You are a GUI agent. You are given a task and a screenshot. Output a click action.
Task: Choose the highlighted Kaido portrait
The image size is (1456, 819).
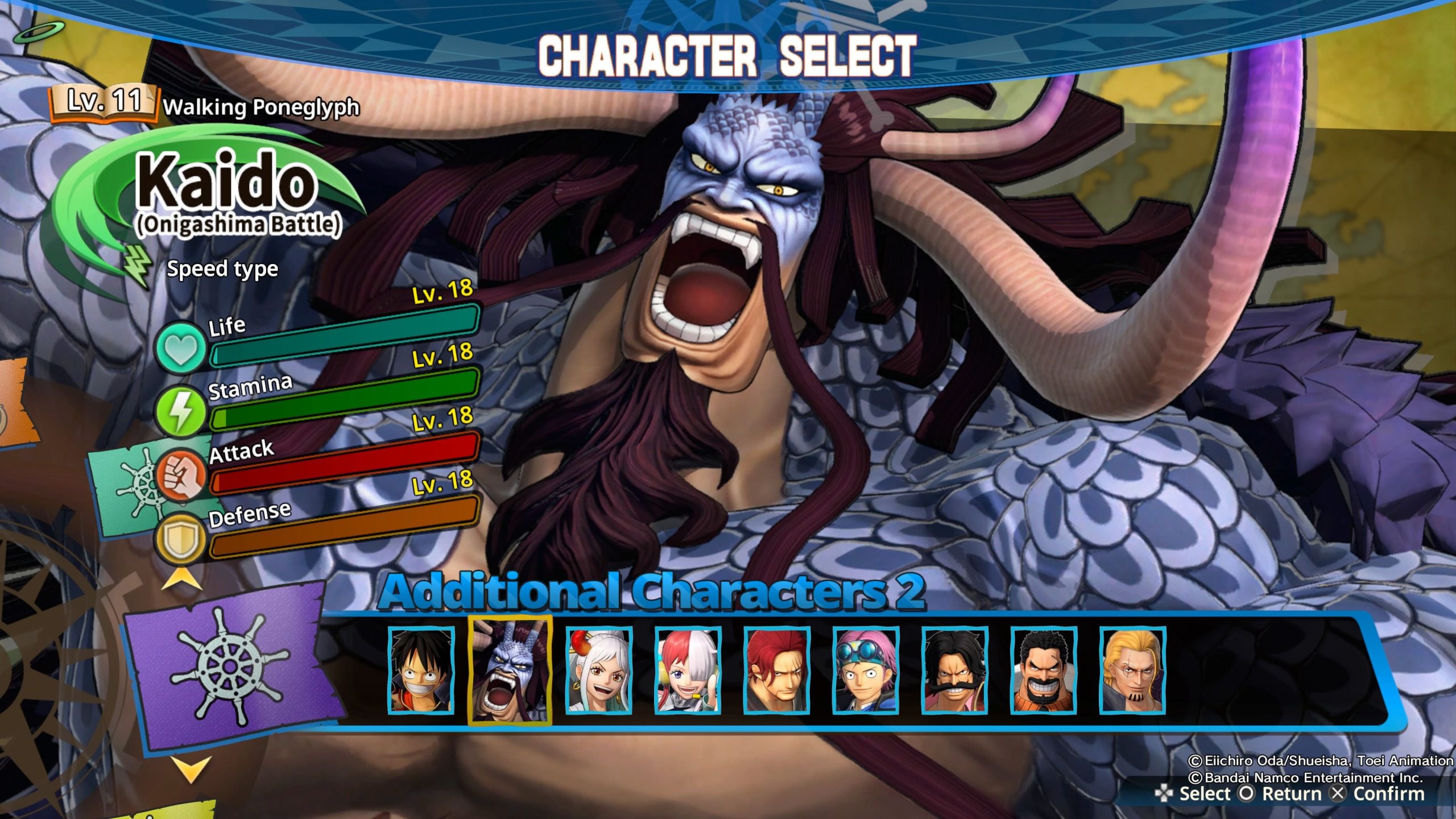[x=510, y=670]
